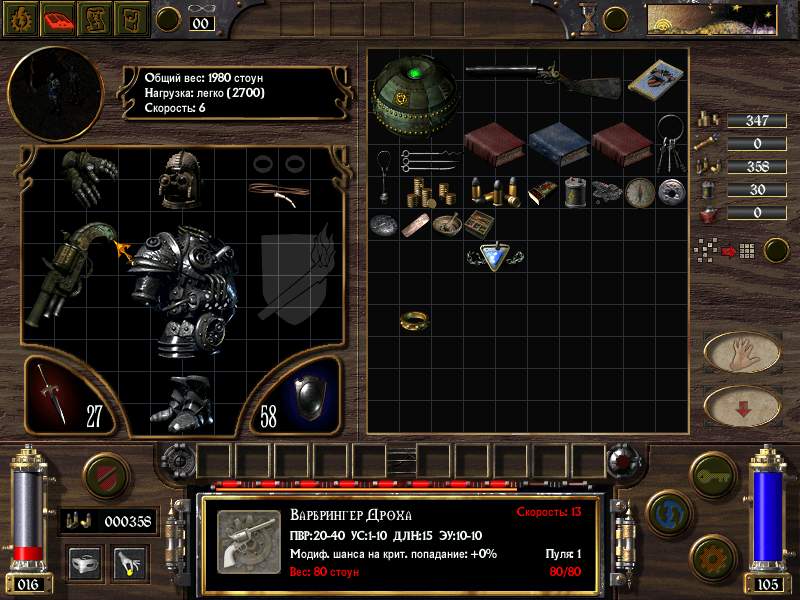
Task: Click the red down-arrow drop button
Action: tap(742, 406)
